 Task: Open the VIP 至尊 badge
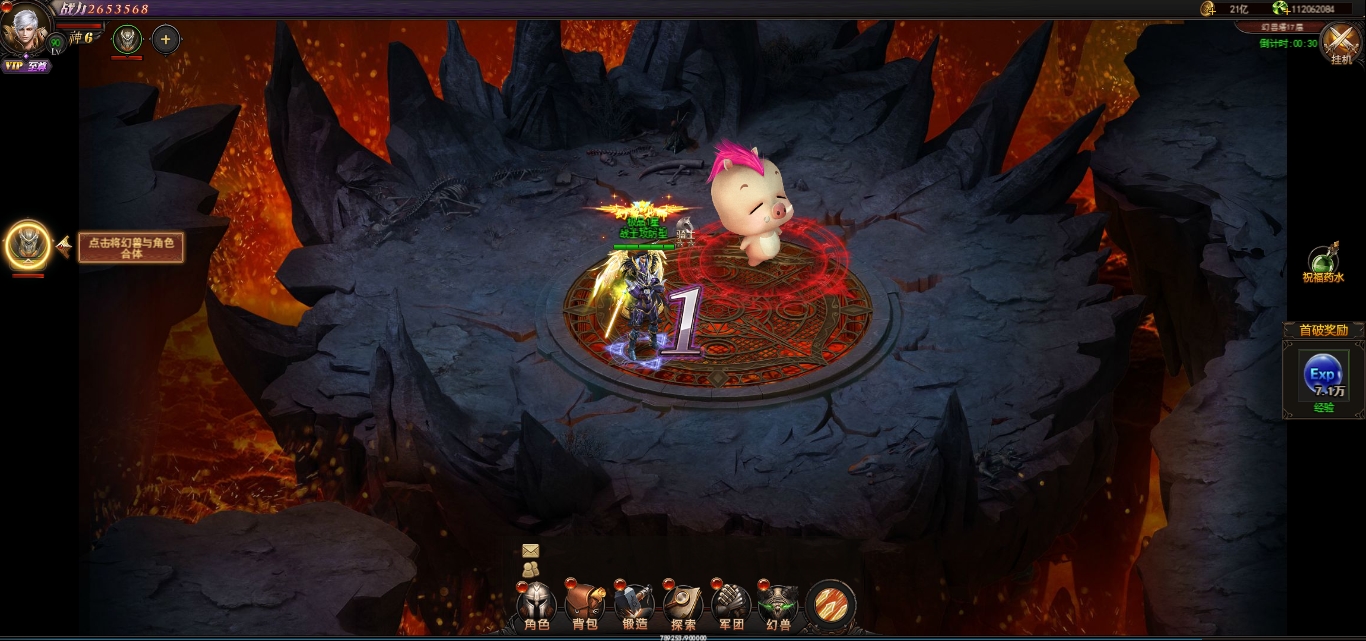coord(26,66)
